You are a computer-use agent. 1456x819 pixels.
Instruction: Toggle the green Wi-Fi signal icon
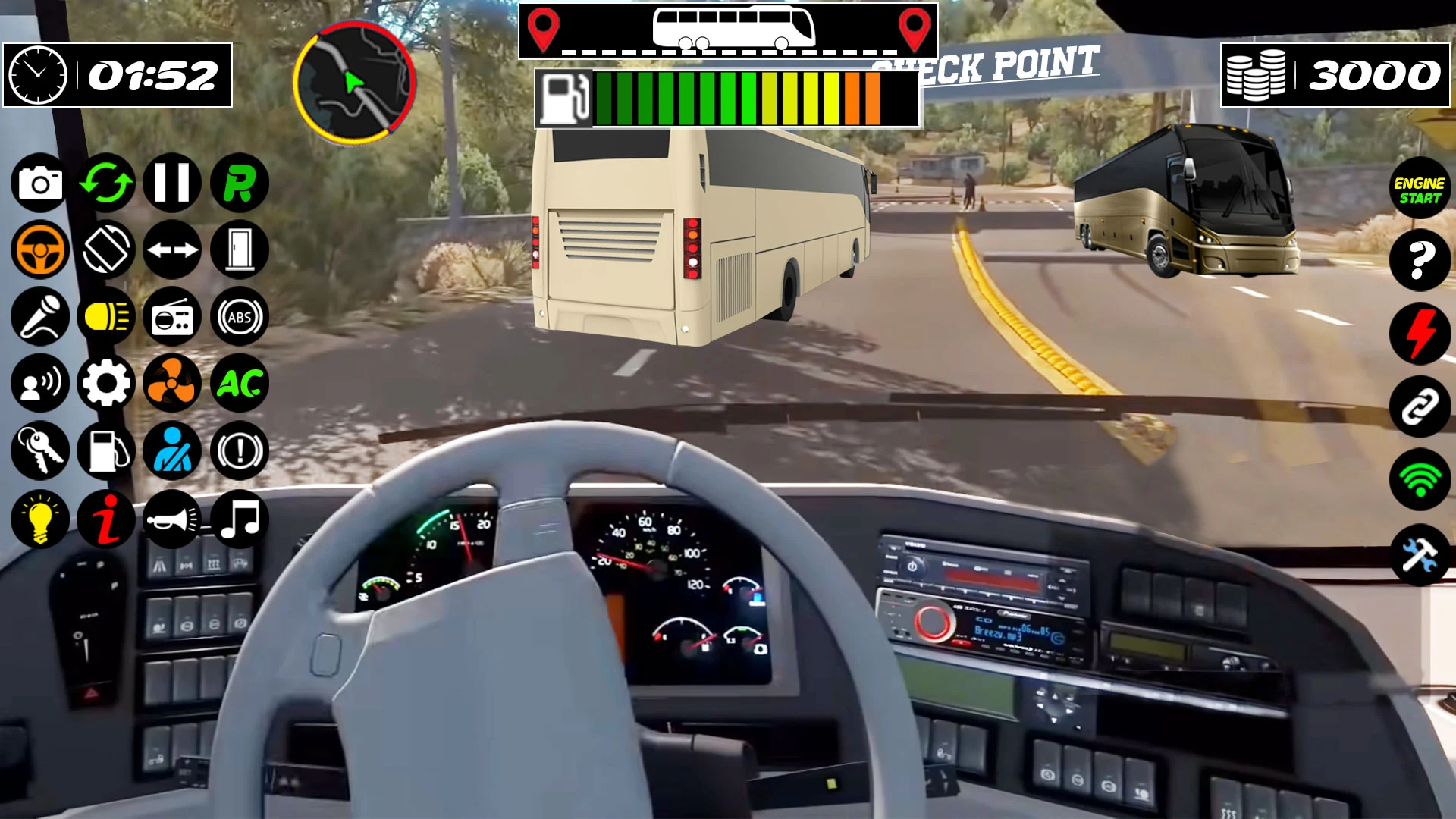click(1420, 480)
